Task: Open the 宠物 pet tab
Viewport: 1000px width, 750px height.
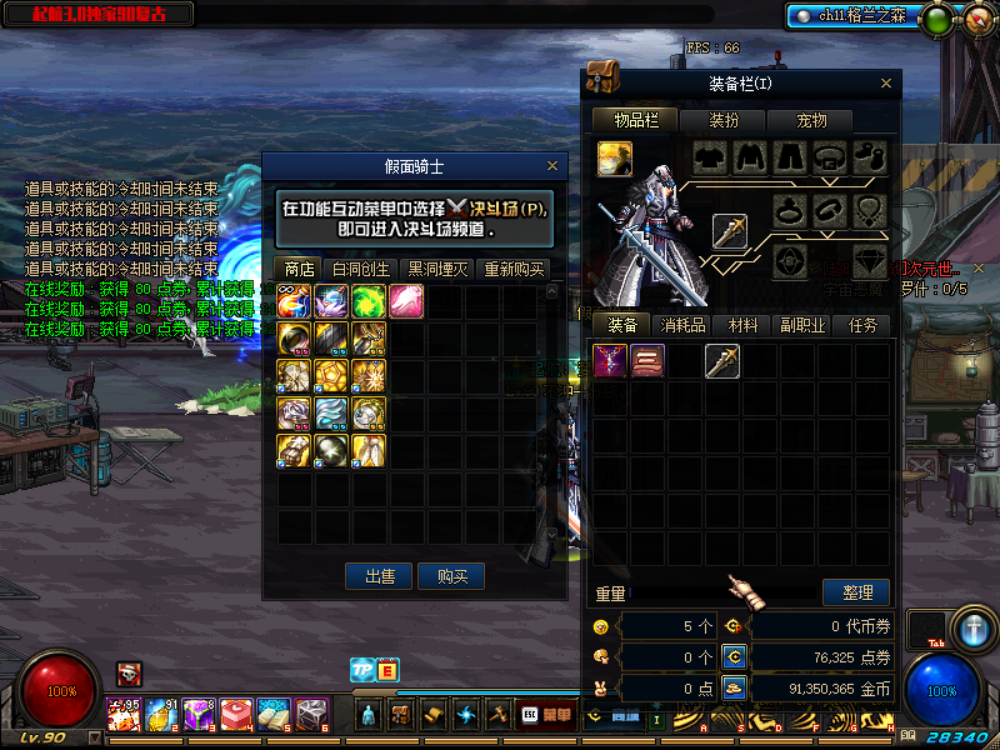Action: point(811,121)
